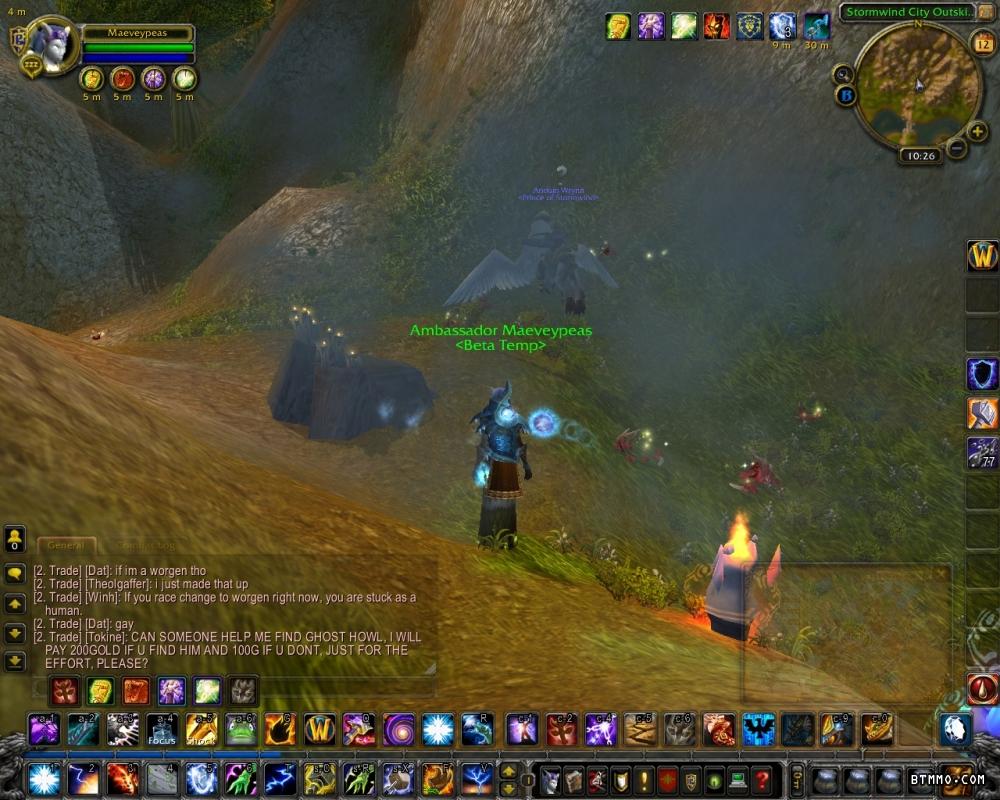The width and height of the screenshot is (1000, 800).
Task: Use the lightning bolt spell in slot 2
Action: click(83, 778)
